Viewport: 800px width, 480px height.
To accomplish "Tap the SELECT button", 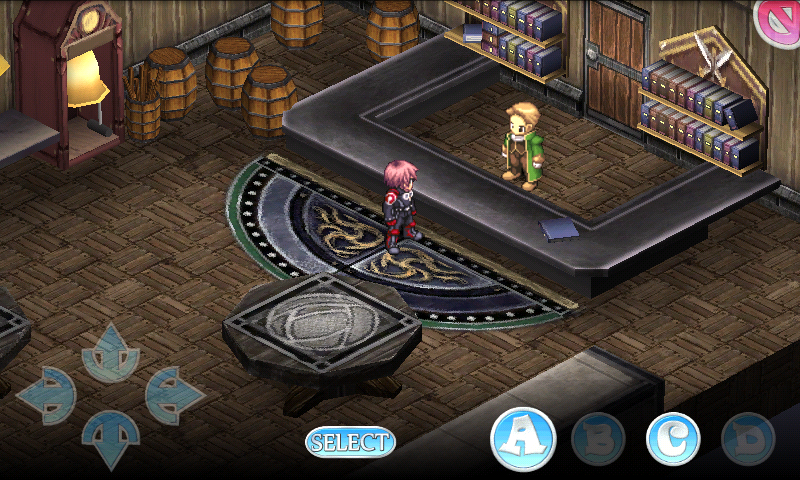I will 350,442.
